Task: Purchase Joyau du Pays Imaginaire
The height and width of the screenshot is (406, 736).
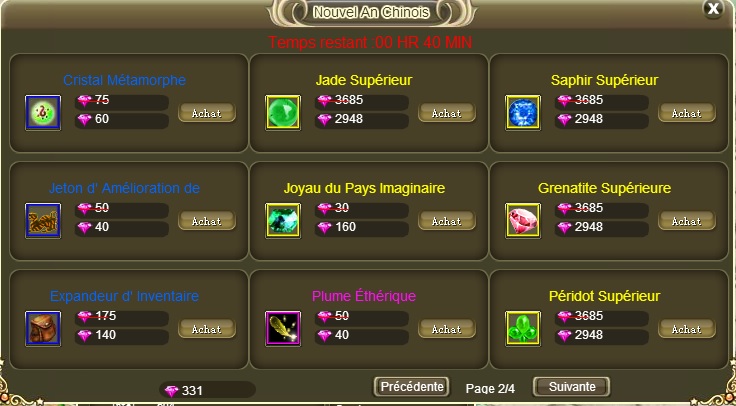Action: 446,221
